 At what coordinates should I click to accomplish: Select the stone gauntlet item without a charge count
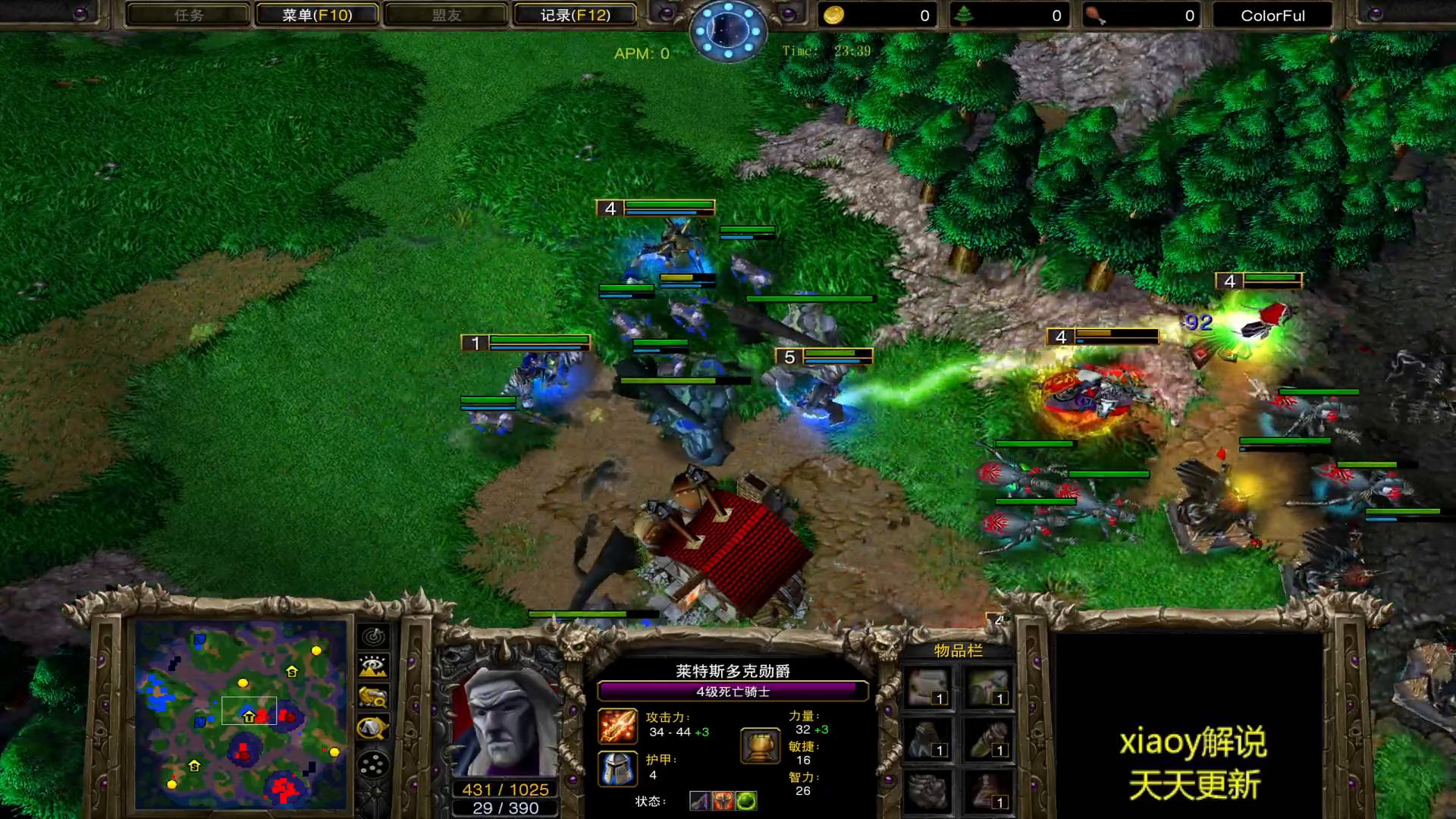pos(928,791)
